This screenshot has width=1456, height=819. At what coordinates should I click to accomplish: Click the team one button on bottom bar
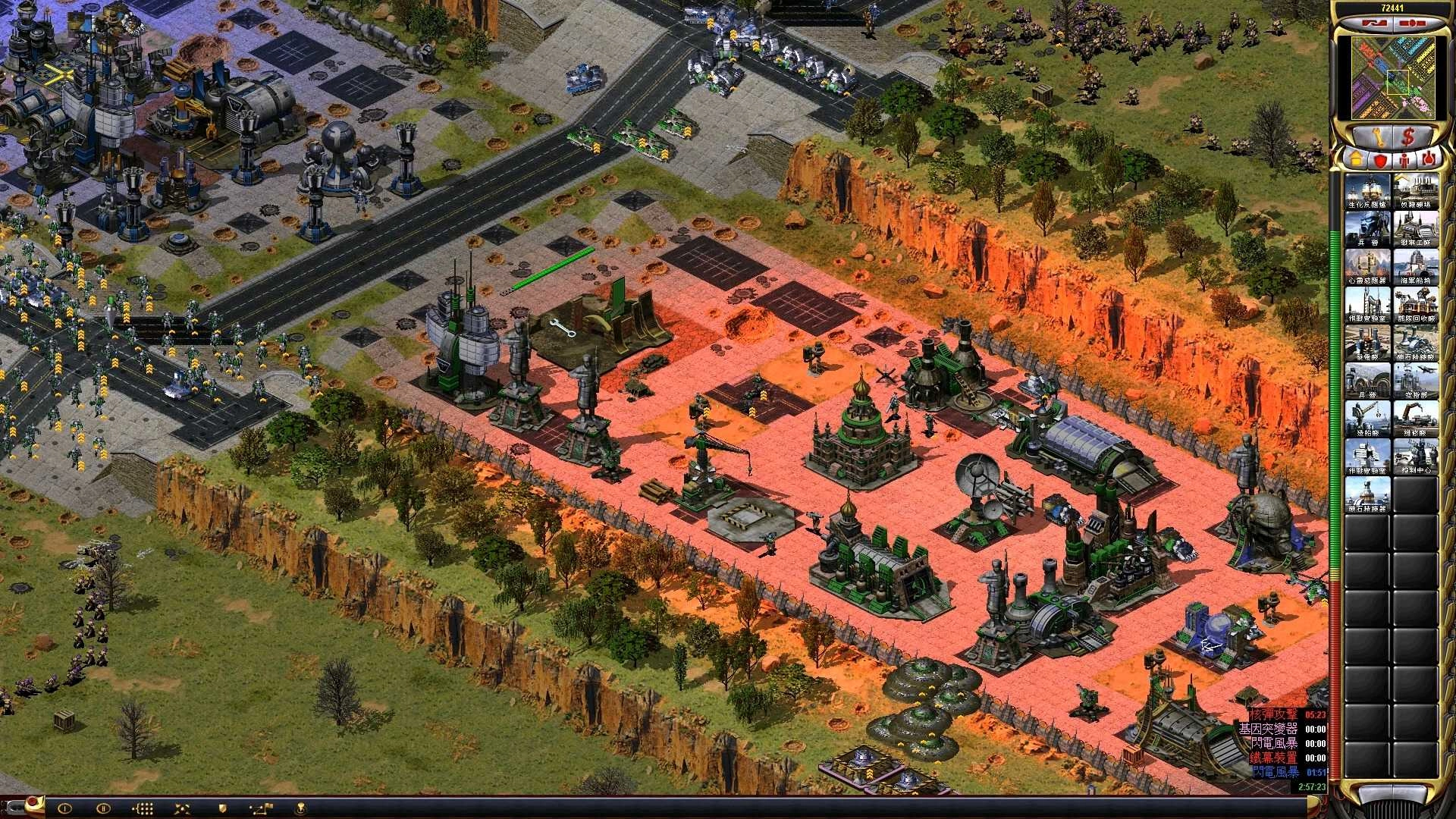pyautogui.click(x=65, y=808)
